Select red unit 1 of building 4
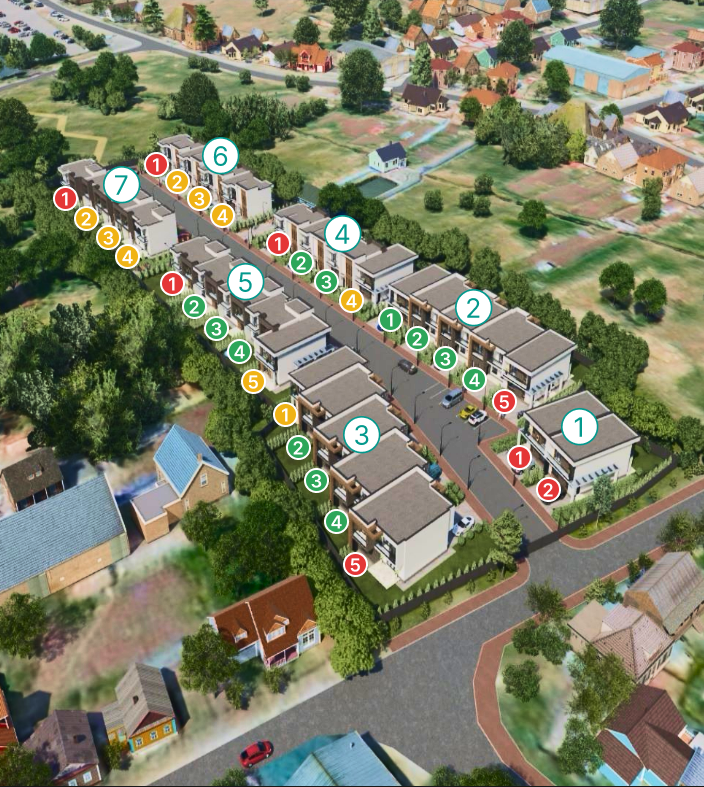Screen dimensions: 704x787 click(x=279, y=242)
